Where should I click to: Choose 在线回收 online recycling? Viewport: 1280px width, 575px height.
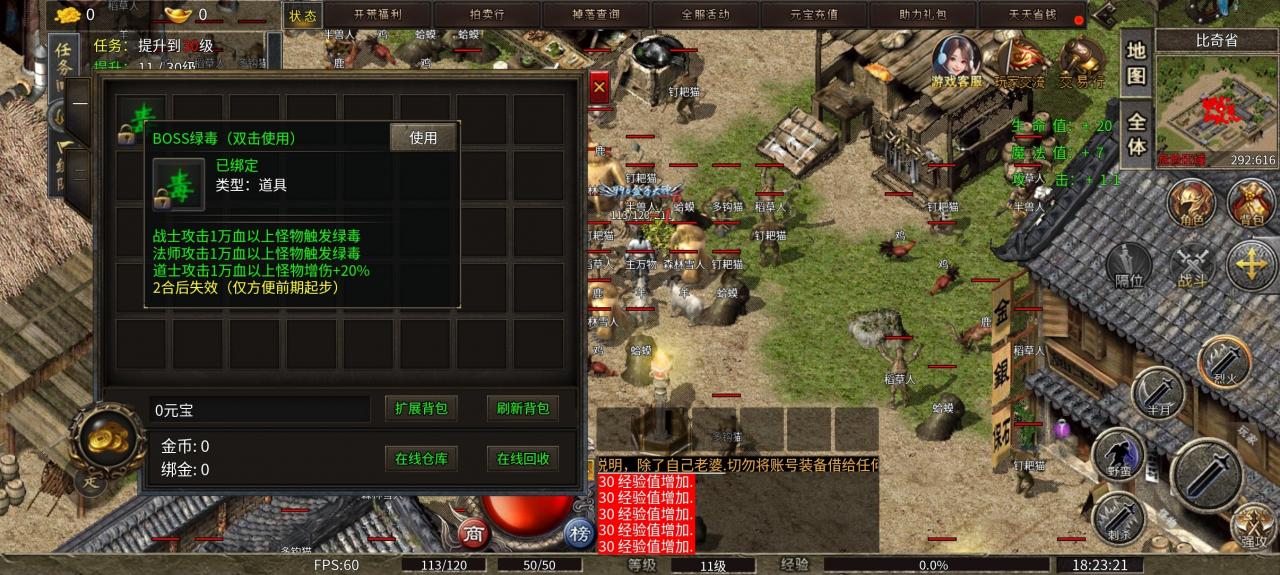click(x=522, y=459)
